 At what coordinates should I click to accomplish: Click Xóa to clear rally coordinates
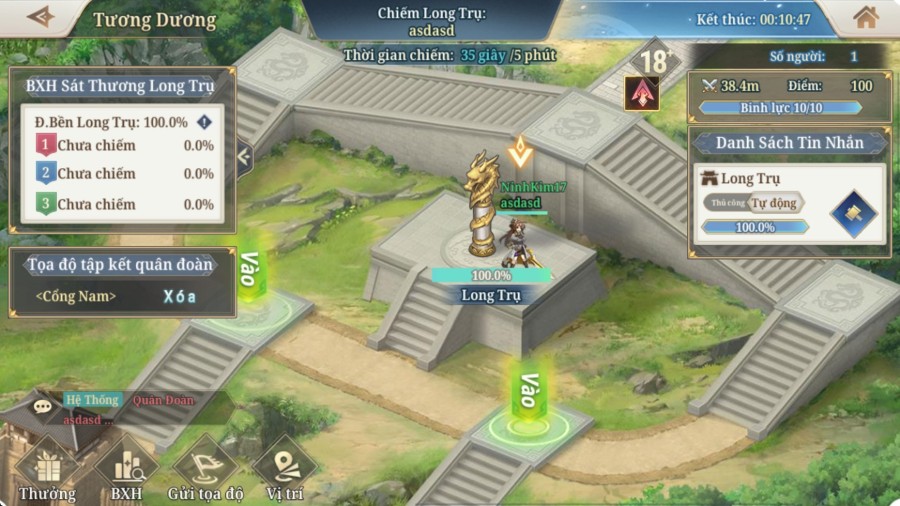tap(180, 296)
